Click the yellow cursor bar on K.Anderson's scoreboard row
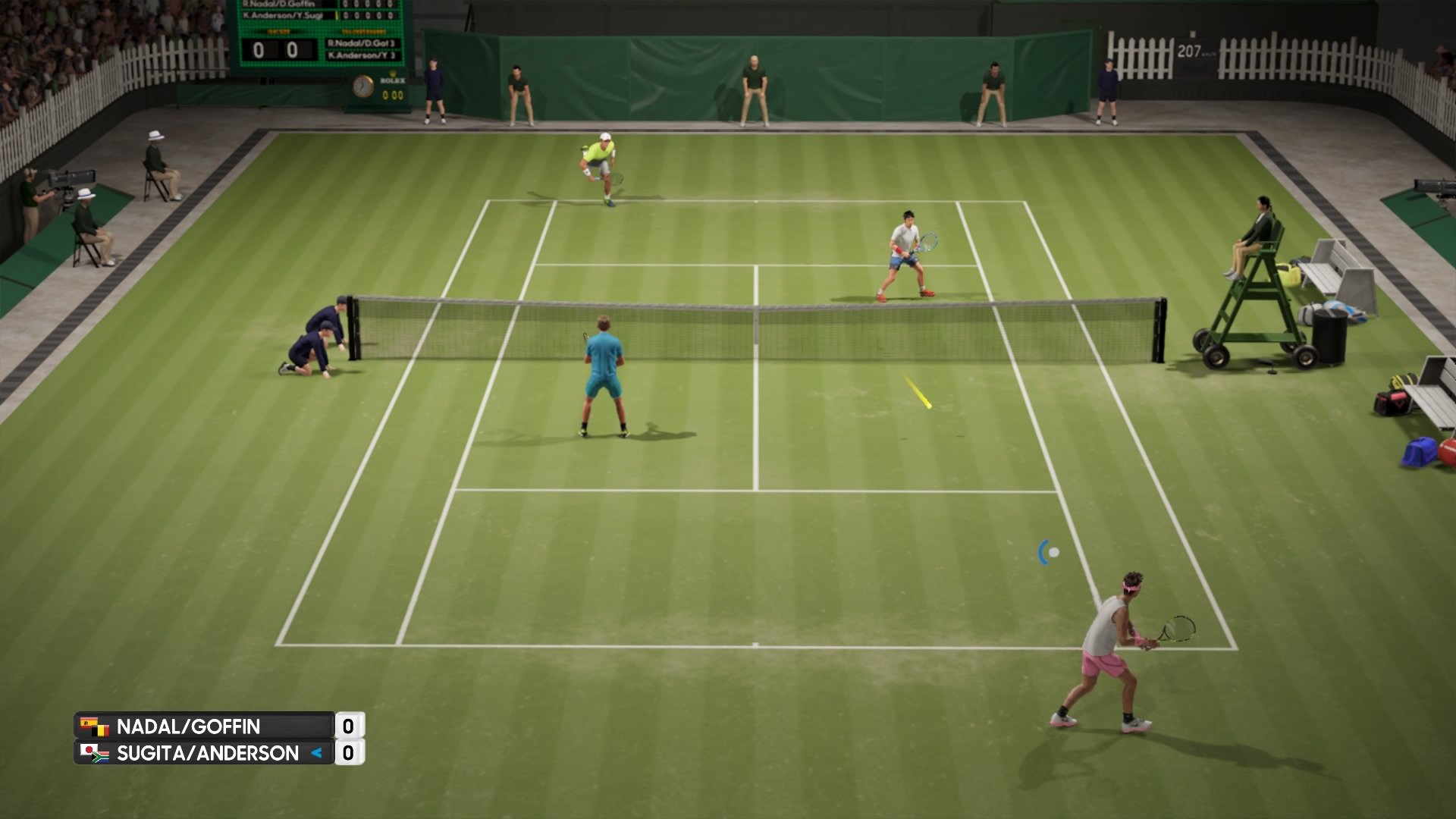This screenshot has width=1456, height=819. [x=336, y=15]
